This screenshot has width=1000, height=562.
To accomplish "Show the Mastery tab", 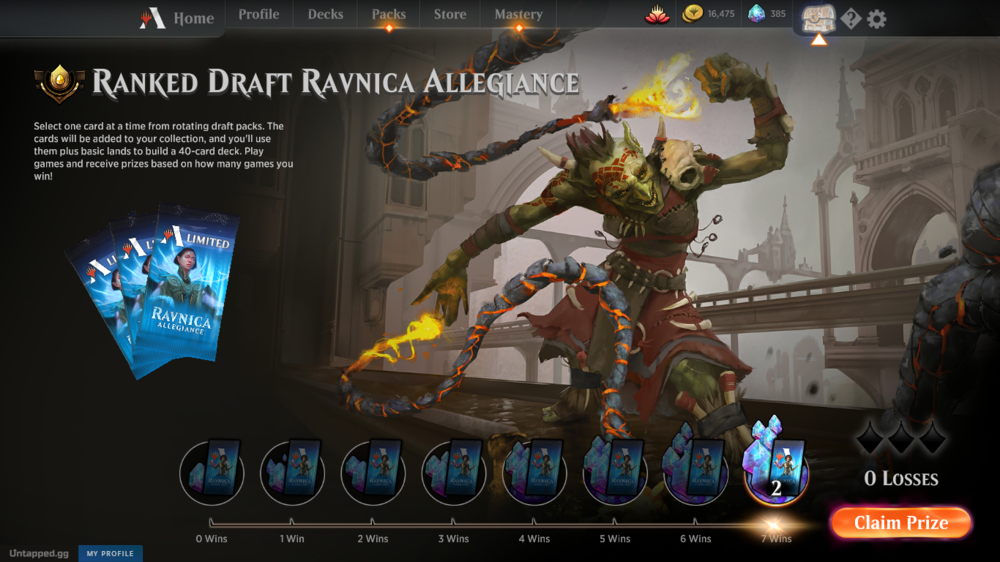I will 518,15.
